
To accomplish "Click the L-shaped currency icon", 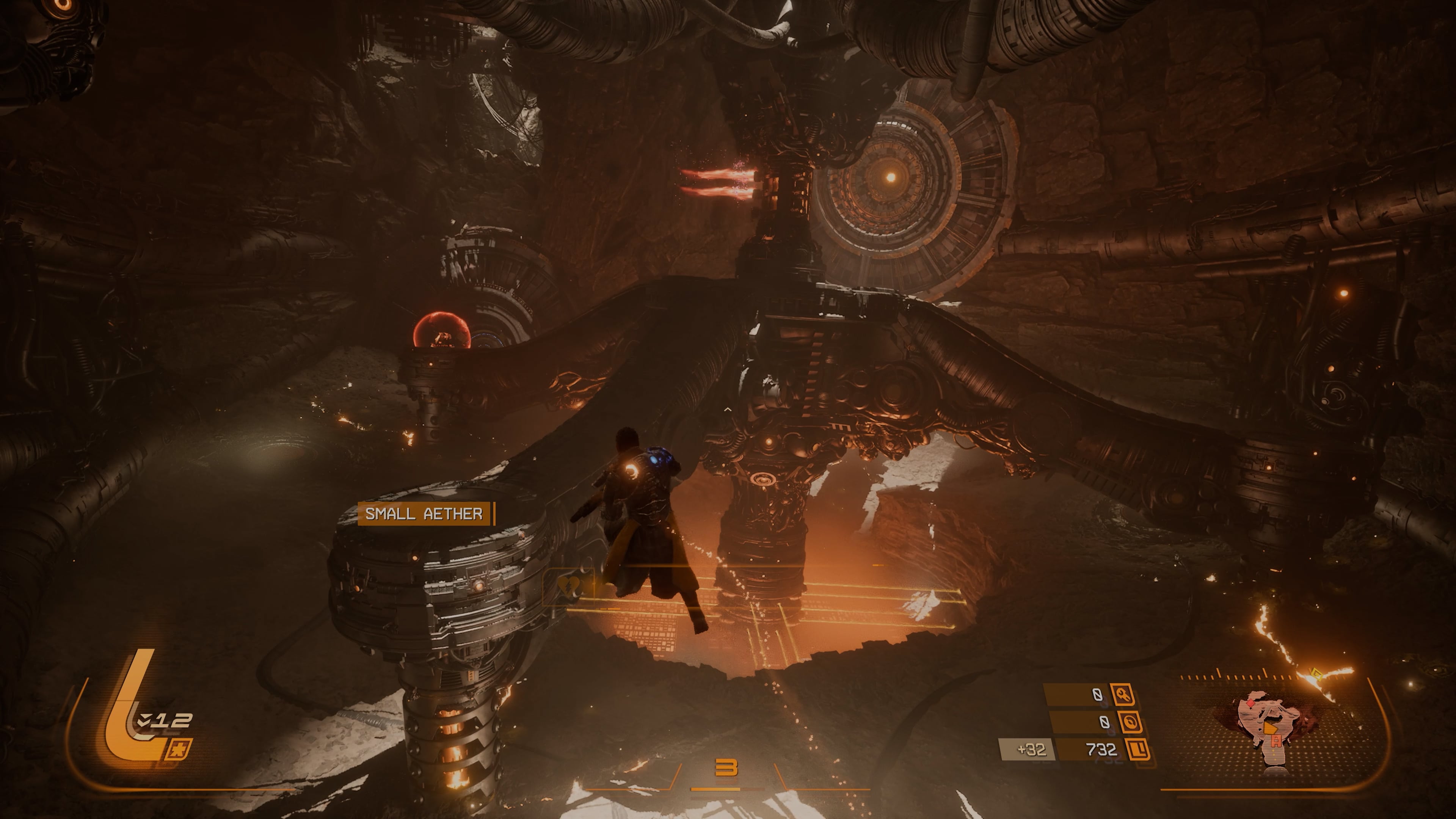I will tap(1137, 750).
